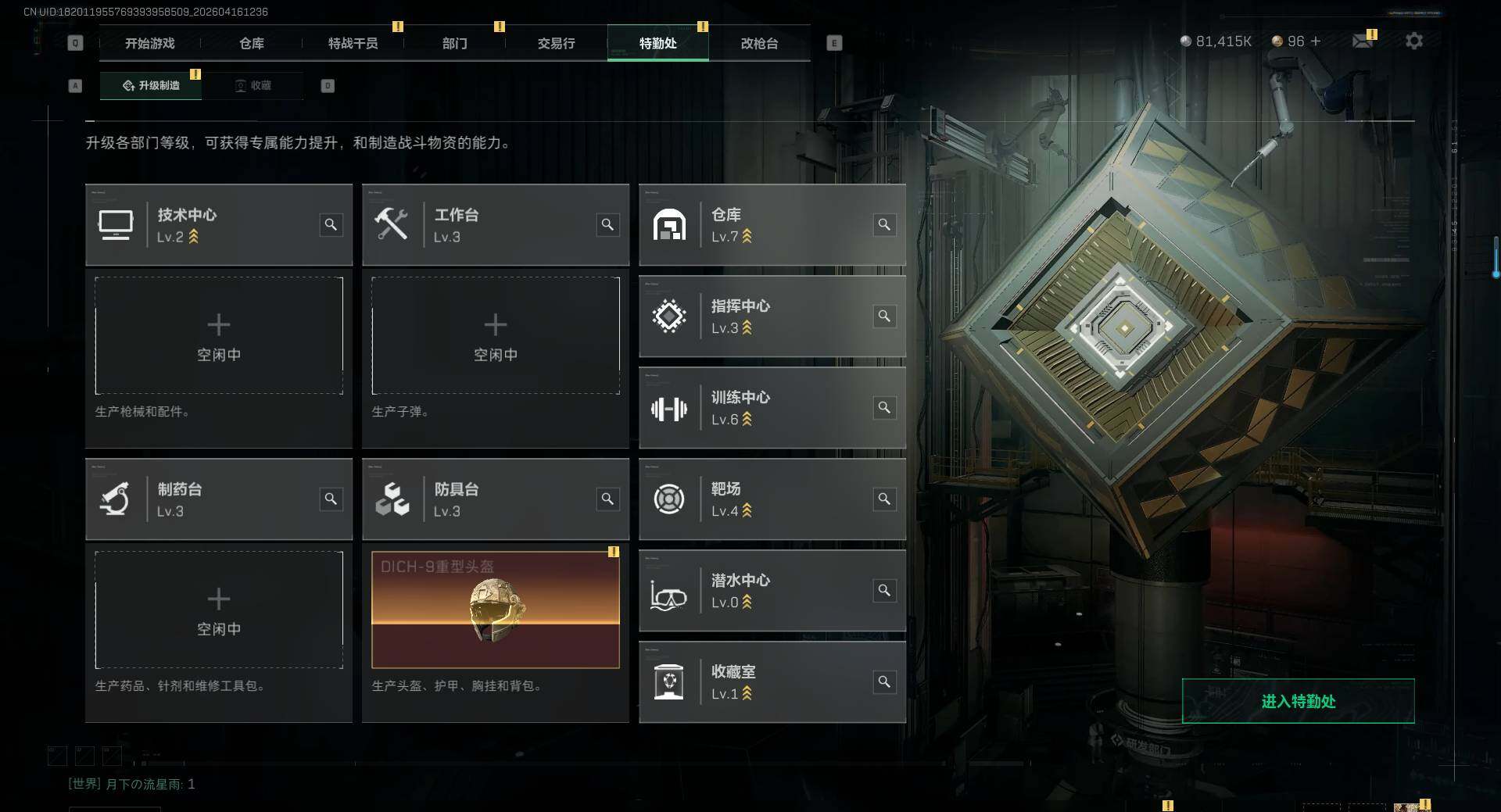Viewport: 1501px width, 812px height.
Task: Go to the 特战干员 tab
Action: pos(353,44)
